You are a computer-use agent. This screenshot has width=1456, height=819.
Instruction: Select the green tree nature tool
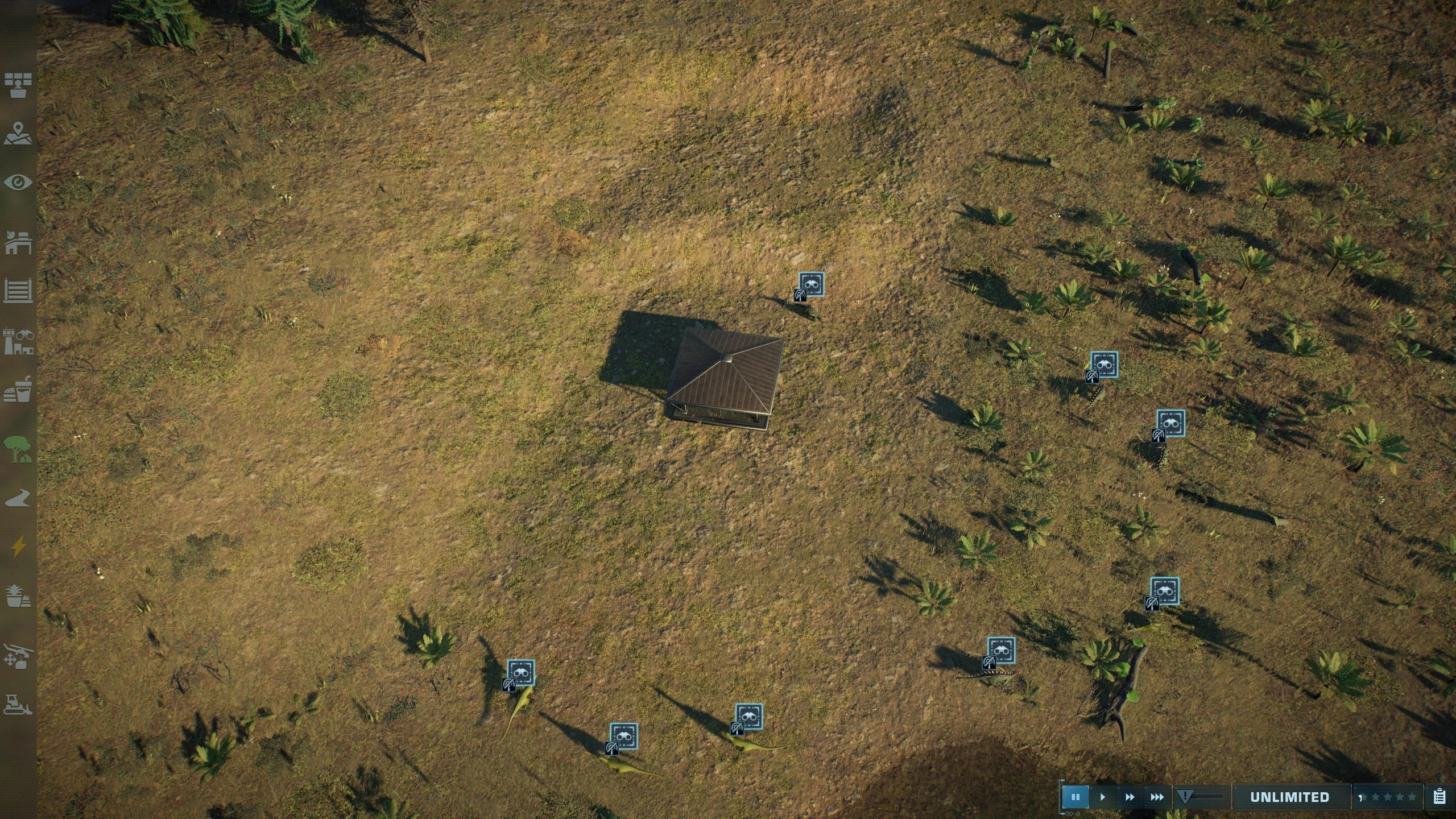pyautogui.click(x=18, y=448)
